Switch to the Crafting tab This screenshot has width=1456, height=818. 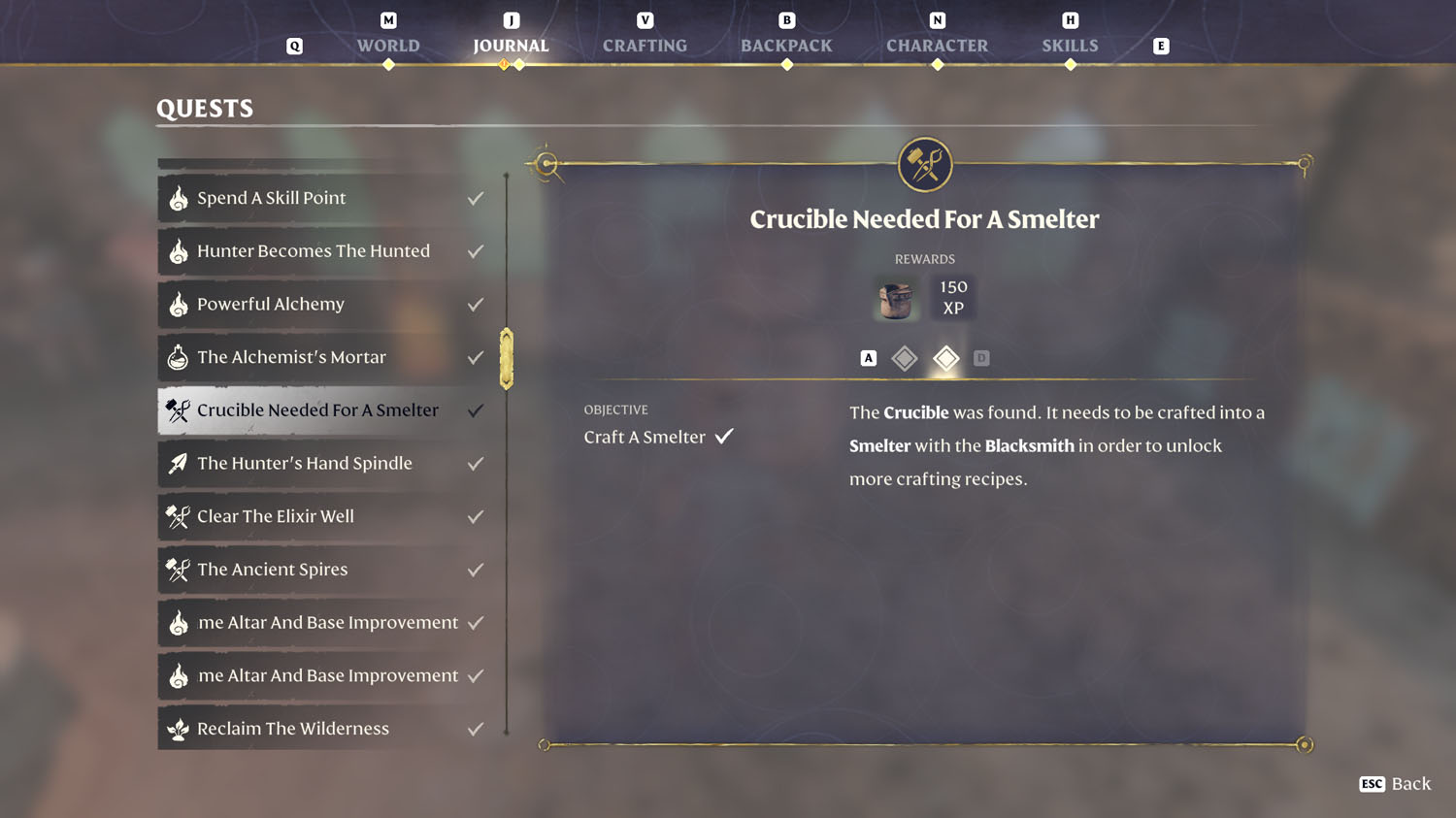(645, 45)
